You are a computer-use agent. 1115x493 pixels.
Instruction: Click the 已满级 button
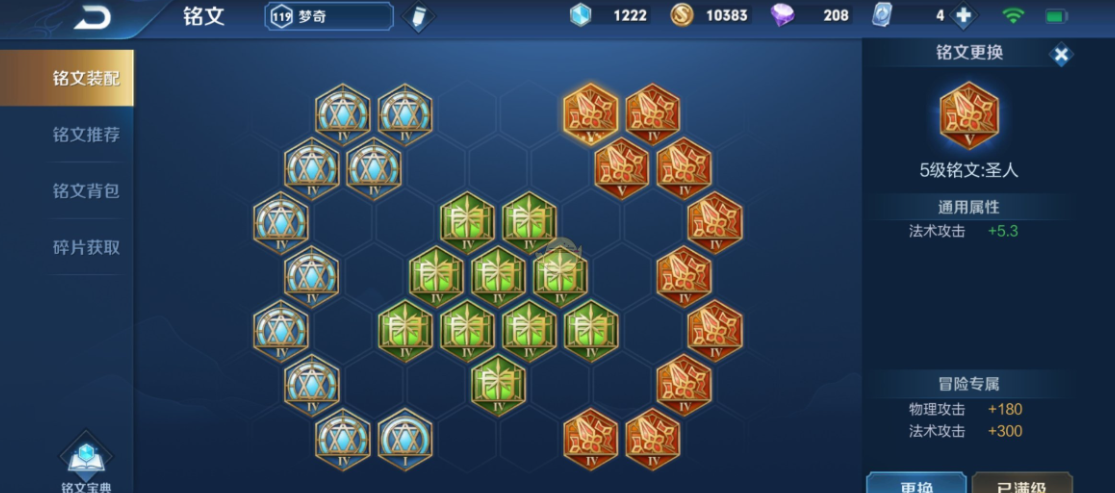[1021, 483]
